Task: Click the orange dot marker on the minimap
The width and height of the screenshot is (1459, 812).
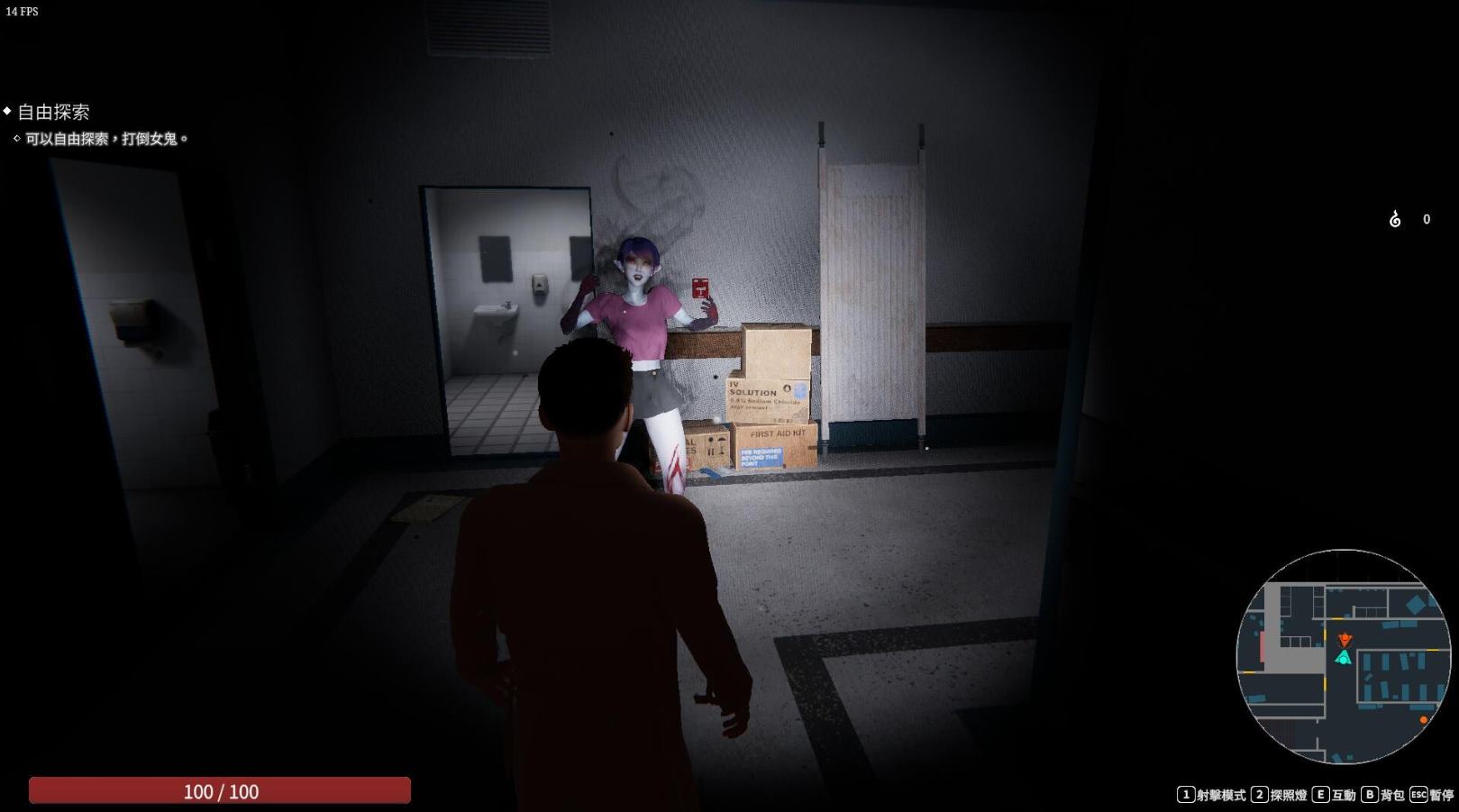Action: [x=1423, y=720]
